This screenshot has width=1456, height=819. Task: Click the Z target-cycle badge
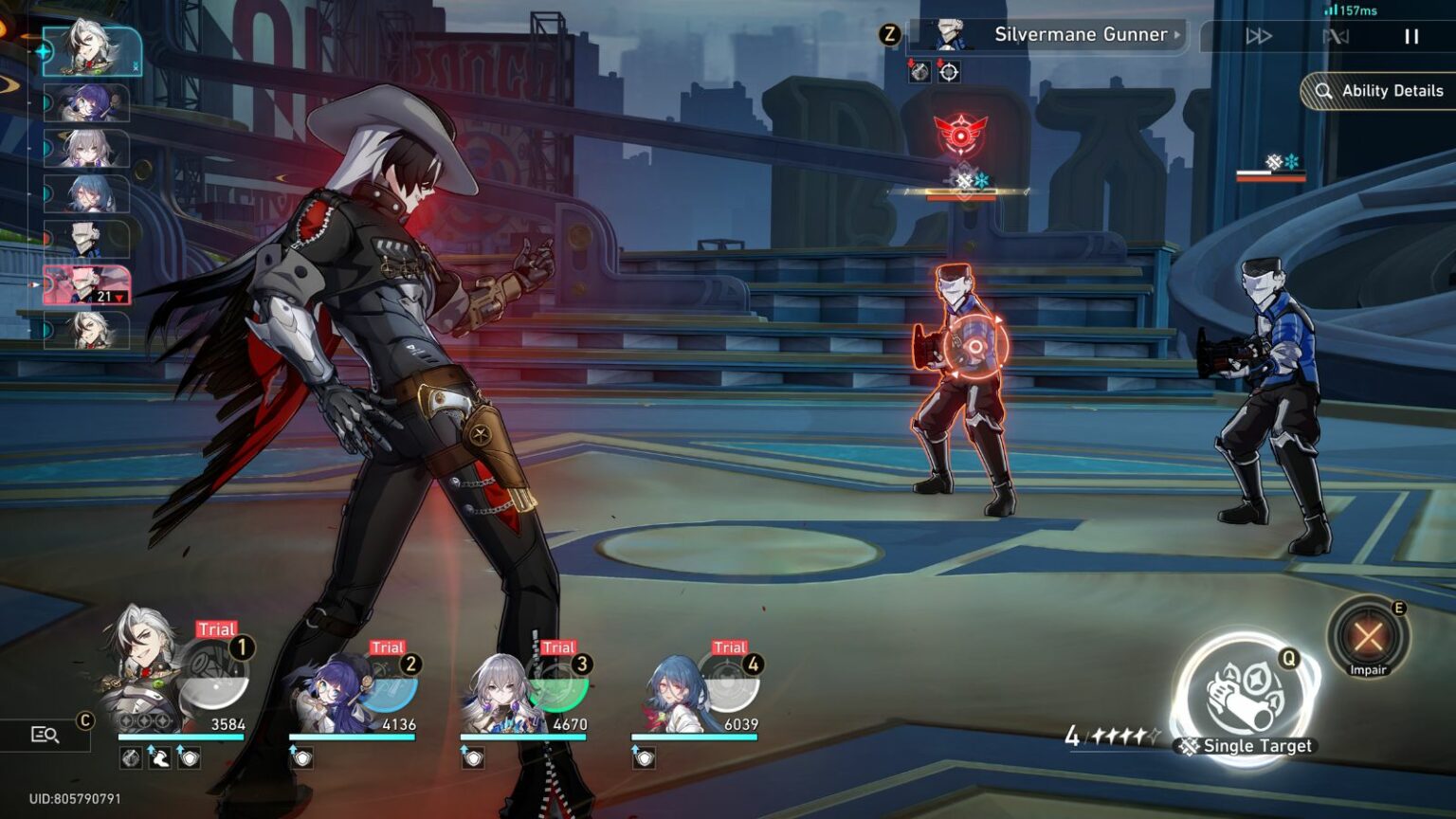point(889,34)
